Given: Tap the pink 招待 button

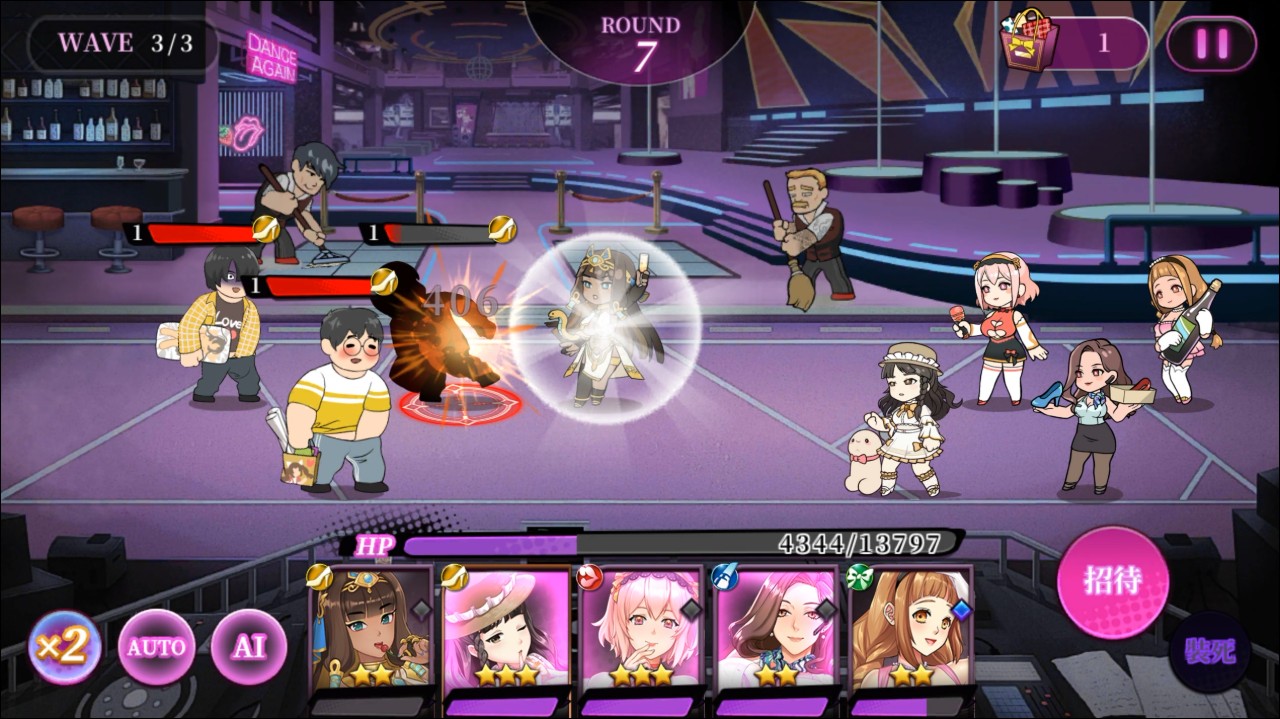Looking at the screenshot, I should pyautogui.click(x=1112, y=581).
